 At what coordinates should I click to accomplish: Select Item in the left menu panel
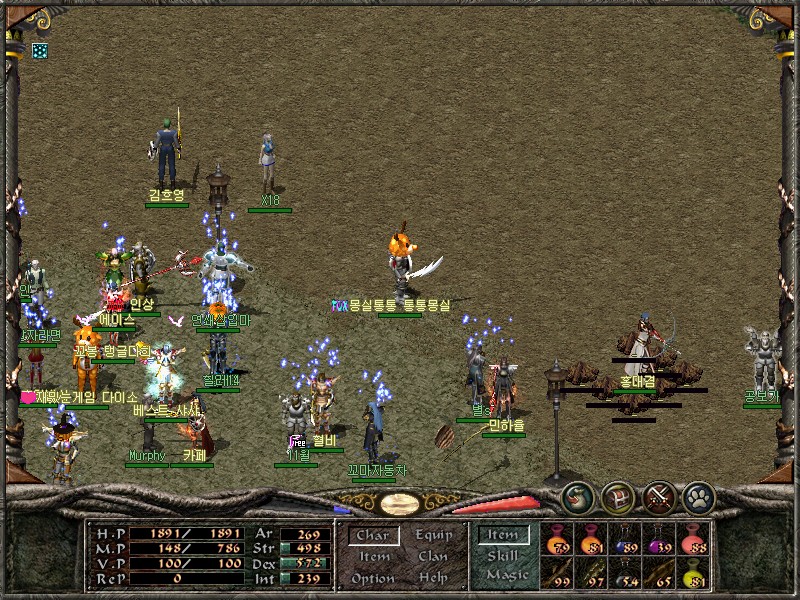(x=374, y=557)
